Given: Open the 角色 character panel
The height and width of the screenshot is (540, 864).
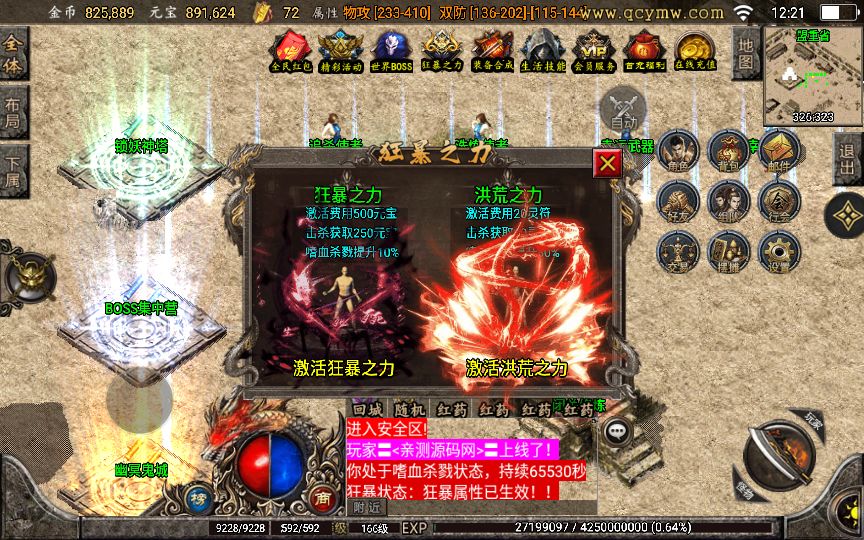Looking at the screenshot, I should tap(678, 152).
